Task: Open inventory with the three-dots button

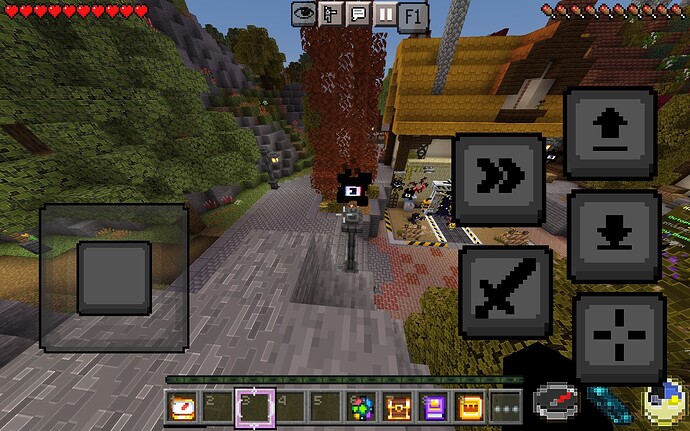Action: (506, 408)
